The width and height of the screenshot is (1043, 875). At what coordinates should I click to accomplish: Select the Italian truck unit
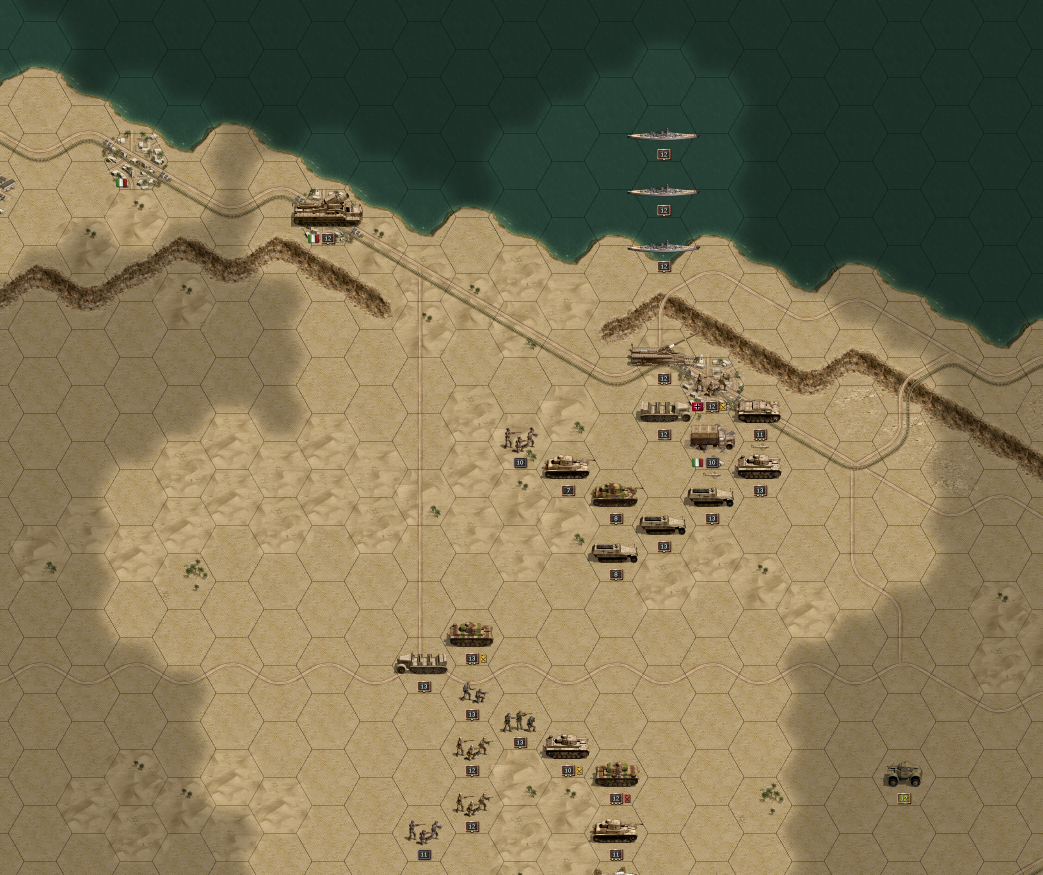(712, 438)
